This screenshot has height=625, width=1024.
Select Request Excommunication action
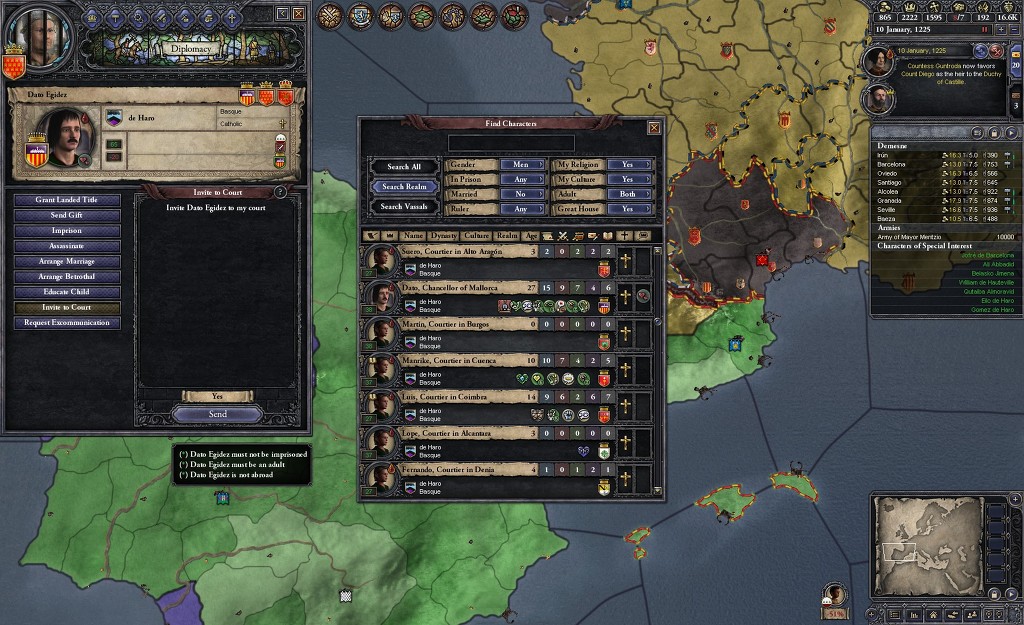coord(67,323)
